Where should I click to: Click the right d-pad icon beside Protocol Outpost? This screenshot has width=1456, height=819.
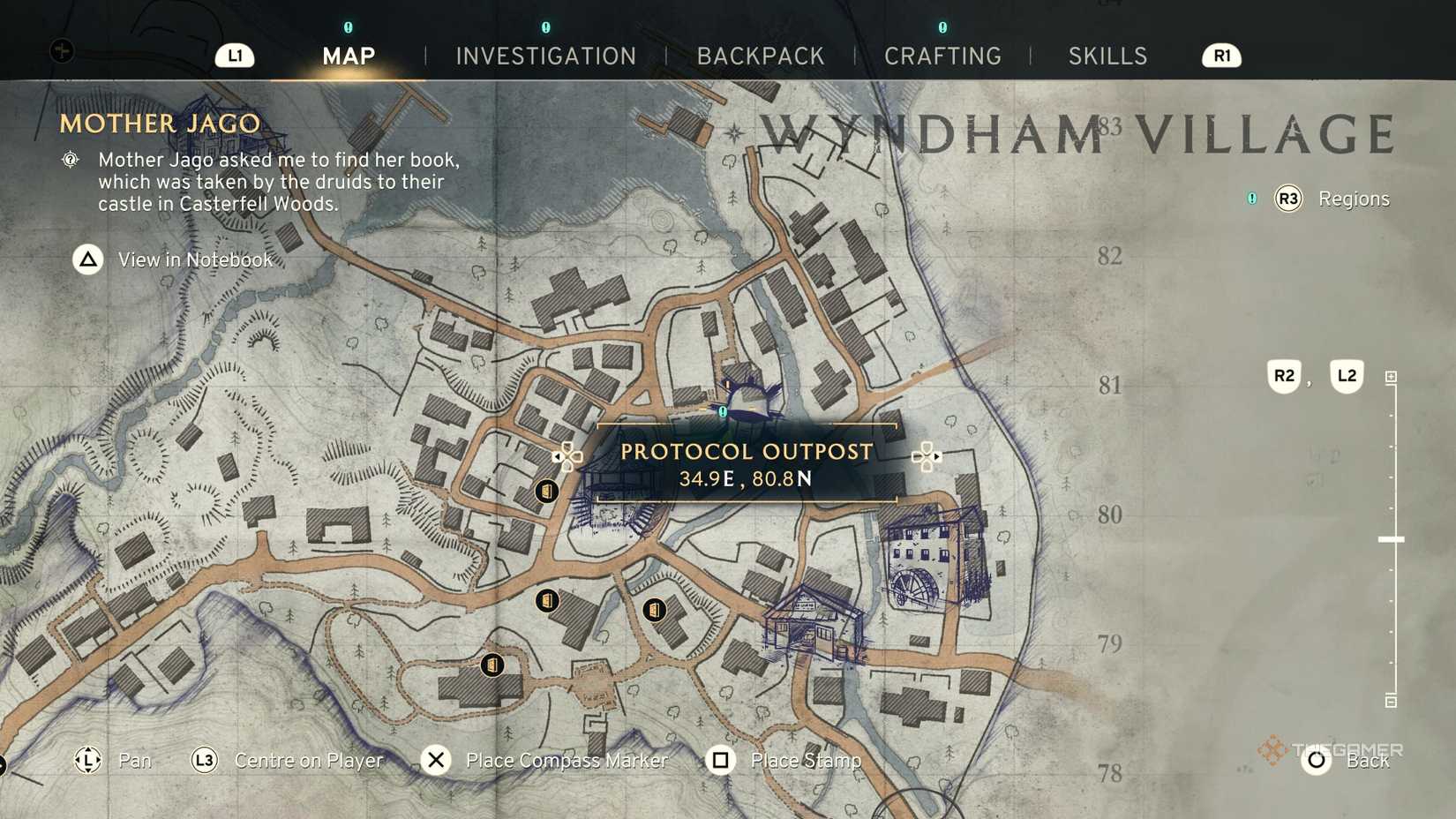point(927,455)
